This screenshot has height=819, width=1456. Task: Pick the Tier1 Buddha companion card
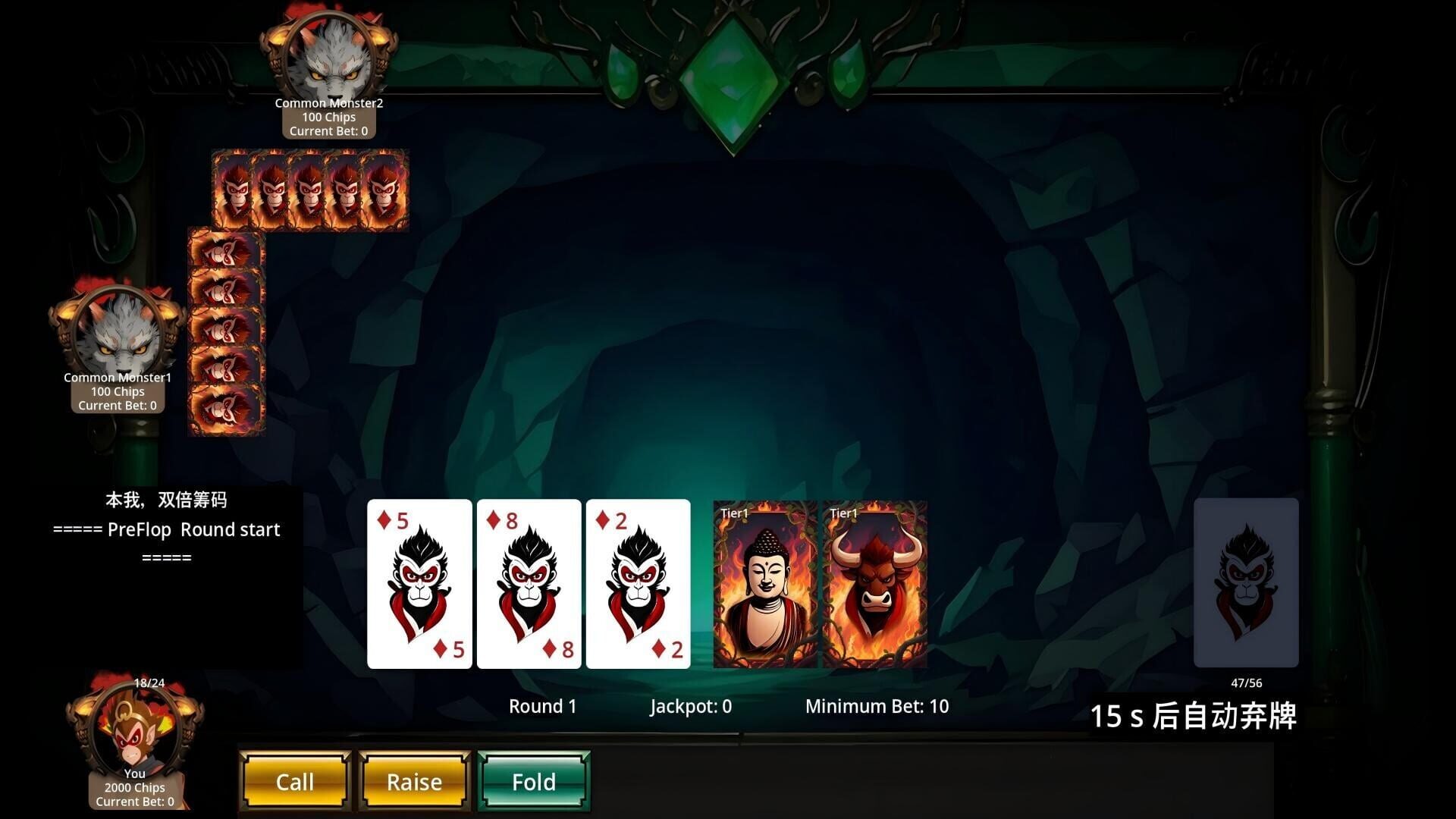click(766, 584)
